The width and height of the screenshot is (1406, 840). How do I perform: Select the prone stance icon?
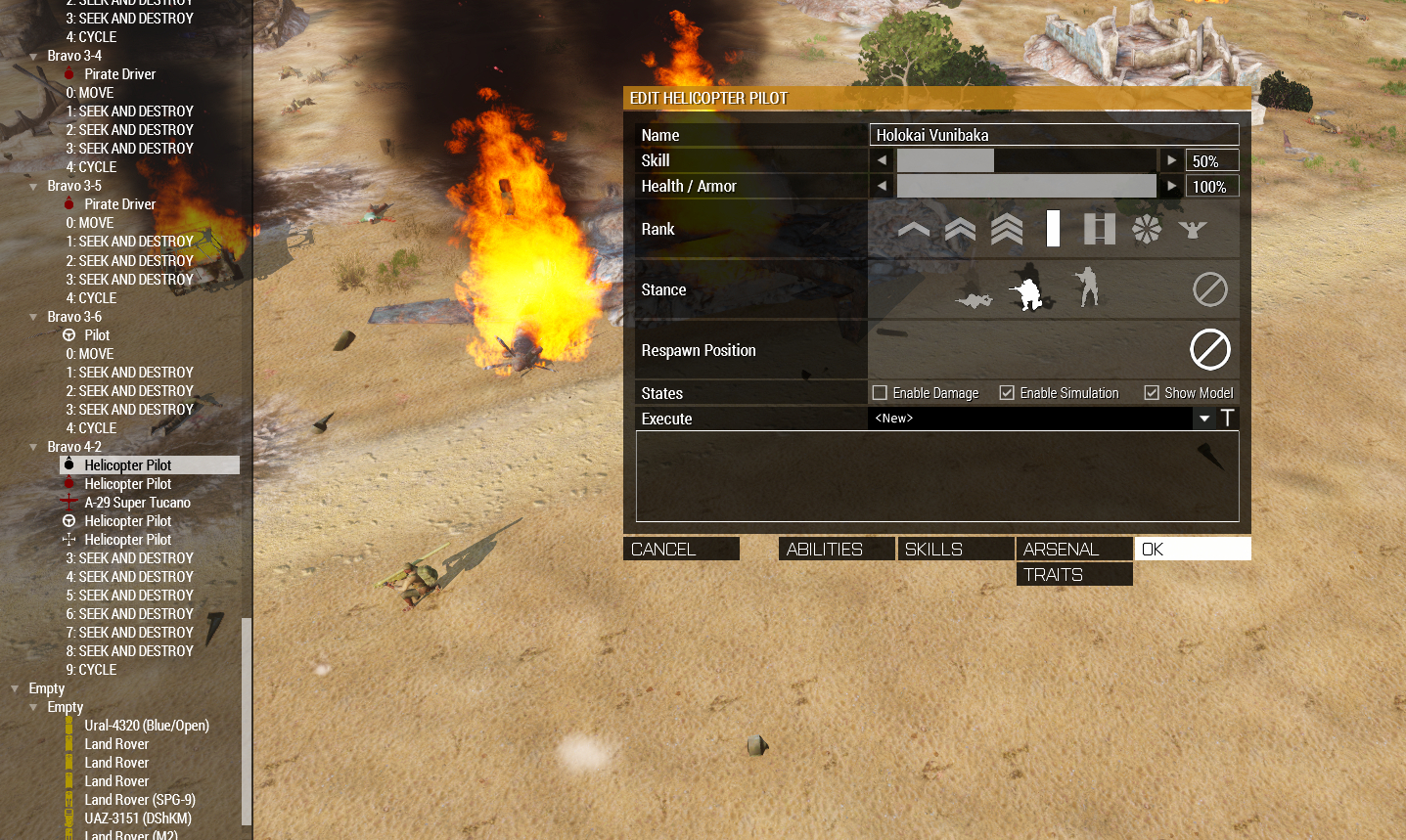pyautogui.click(x=974, y=299)
